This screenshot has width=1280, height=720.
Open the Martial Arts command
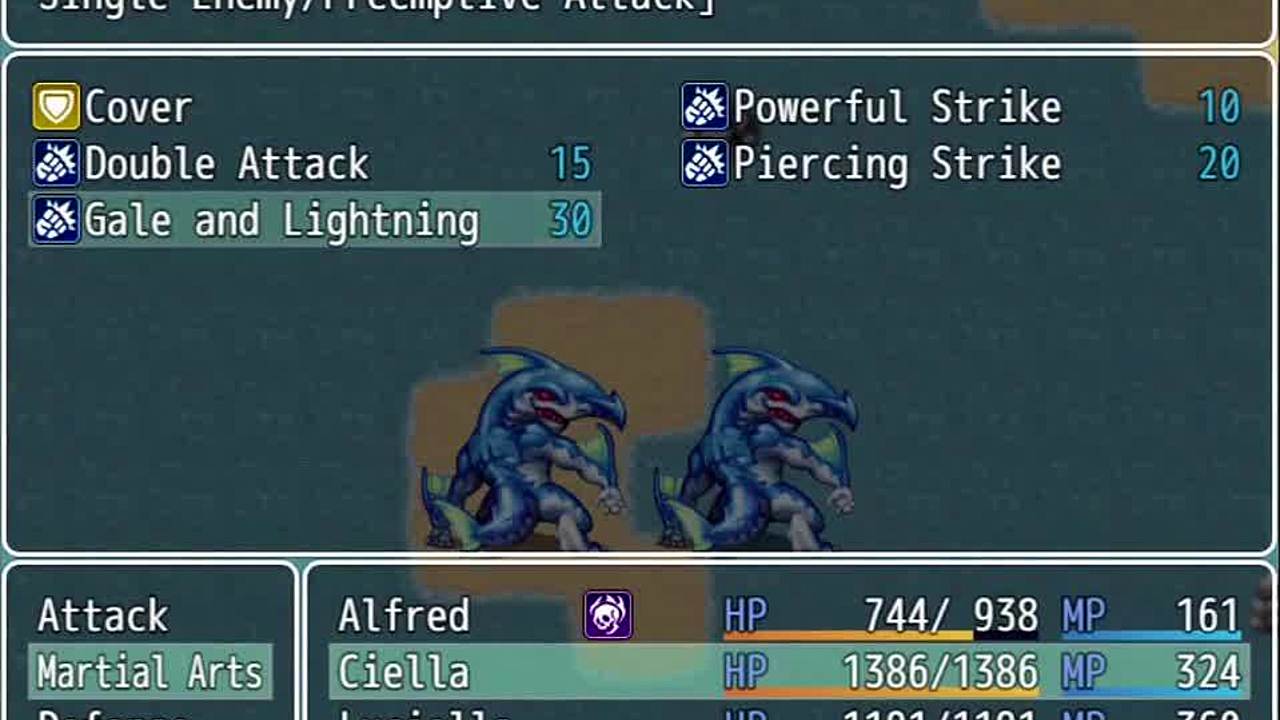[150, 672]
